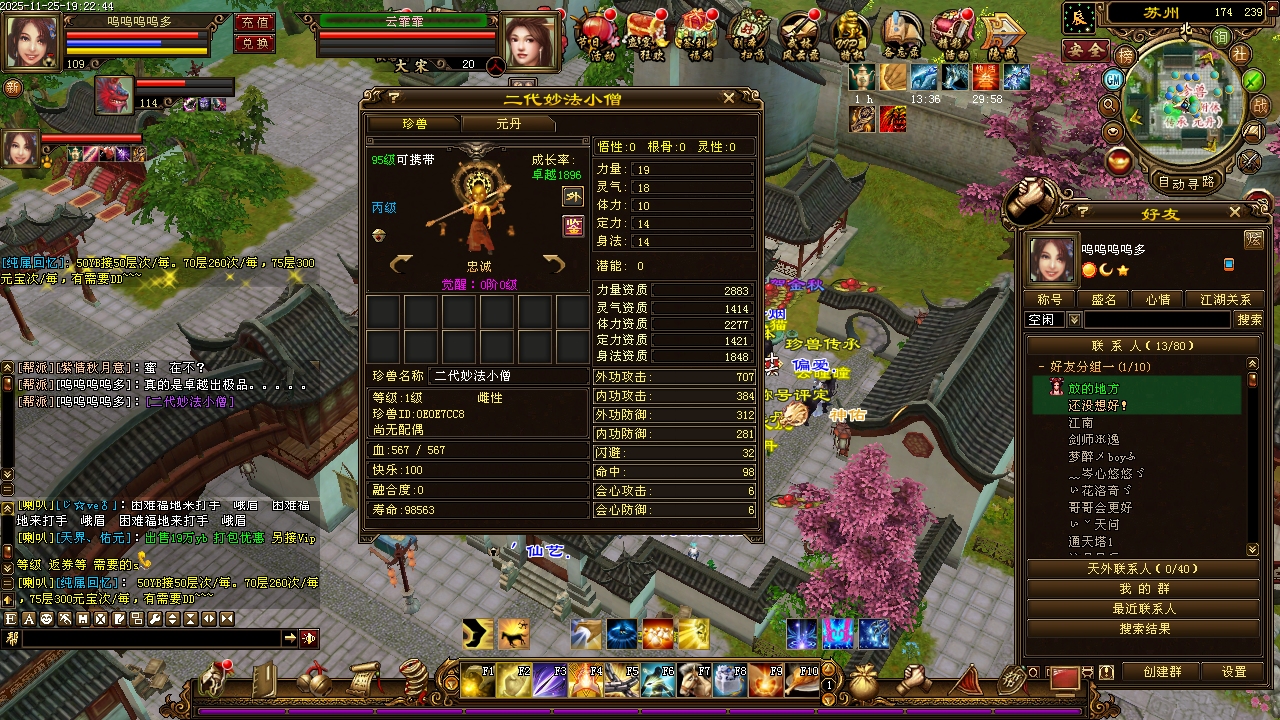Open the pet window help question mark
Image resolution: width=1280 pixels, height=720 pixels.
[x=394, y=98]
